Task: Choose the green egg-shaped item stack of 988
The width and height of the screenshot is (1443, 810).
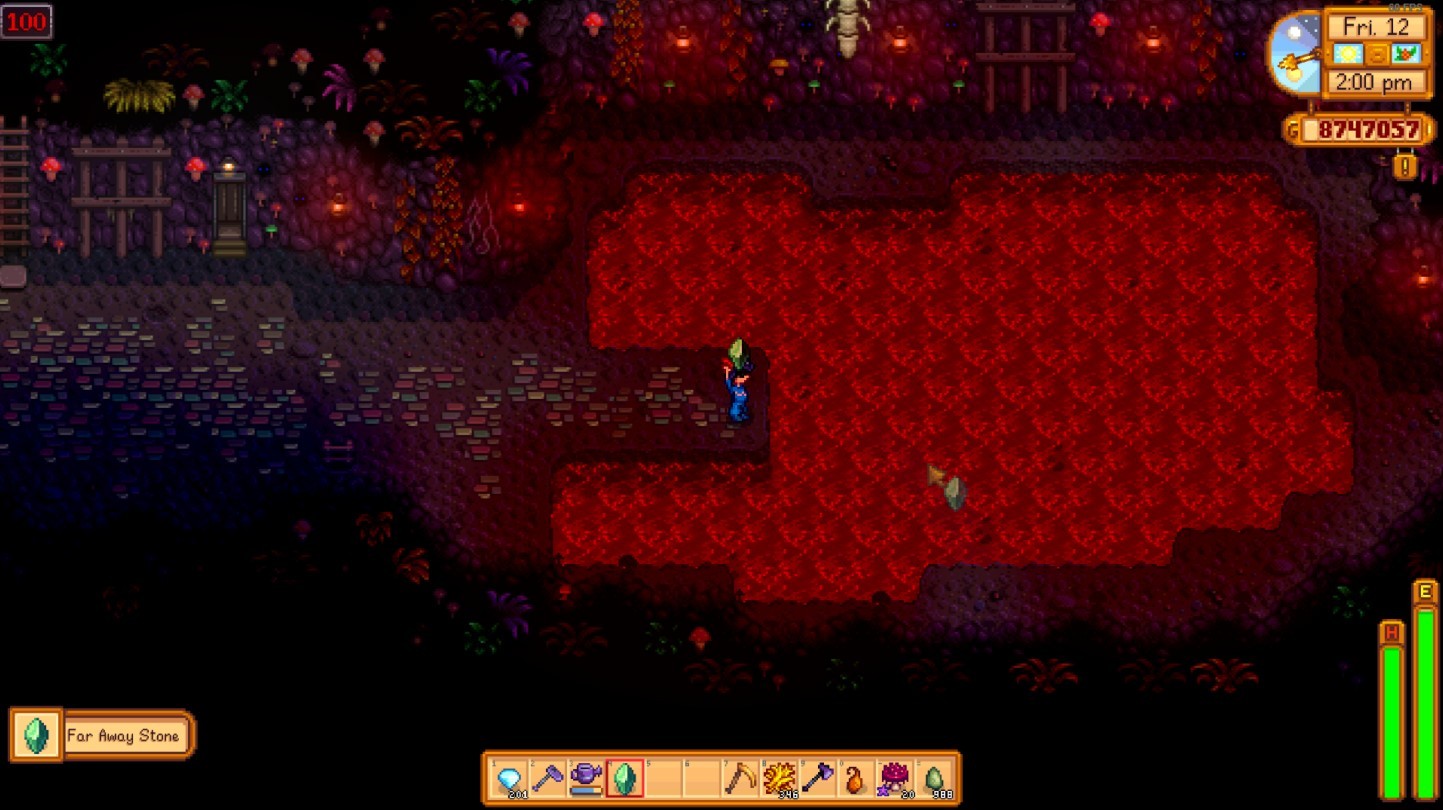Action: coord(934,778)
